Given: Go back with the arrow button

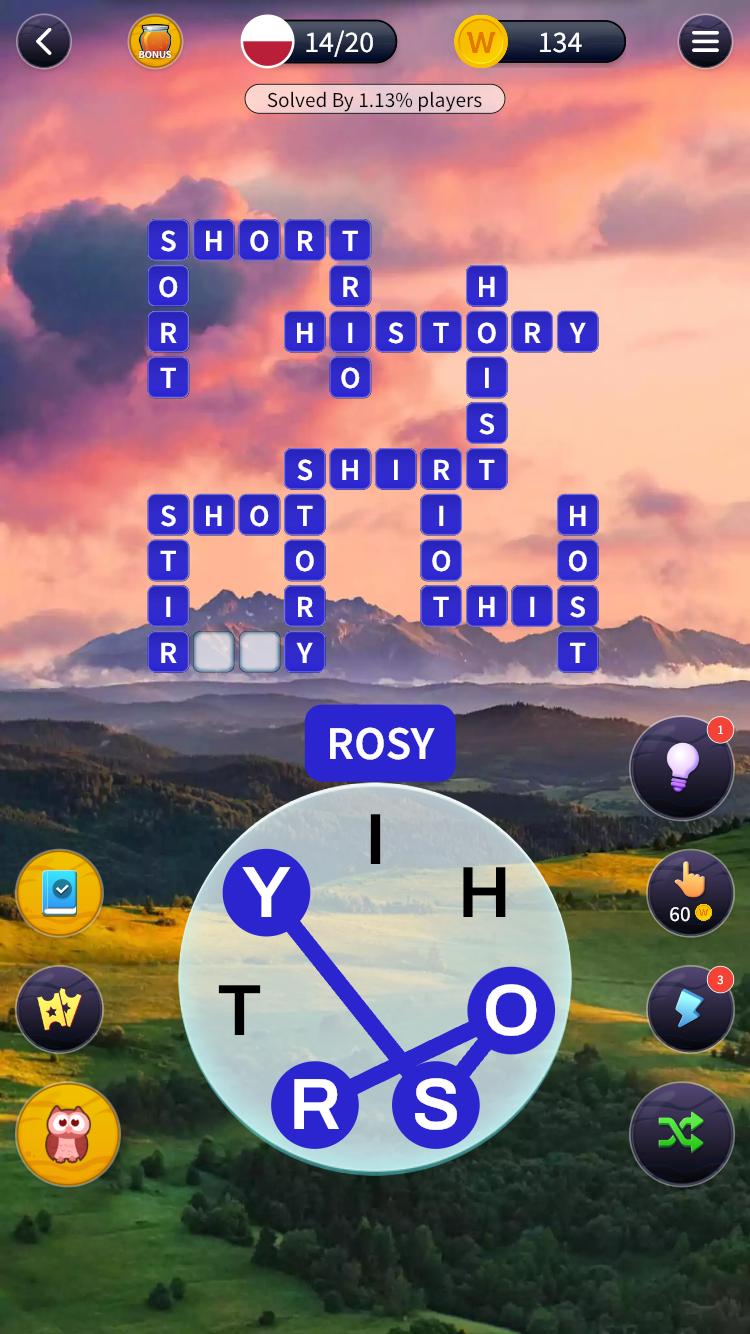Looking at the screenshot, I should click(43, 42).
